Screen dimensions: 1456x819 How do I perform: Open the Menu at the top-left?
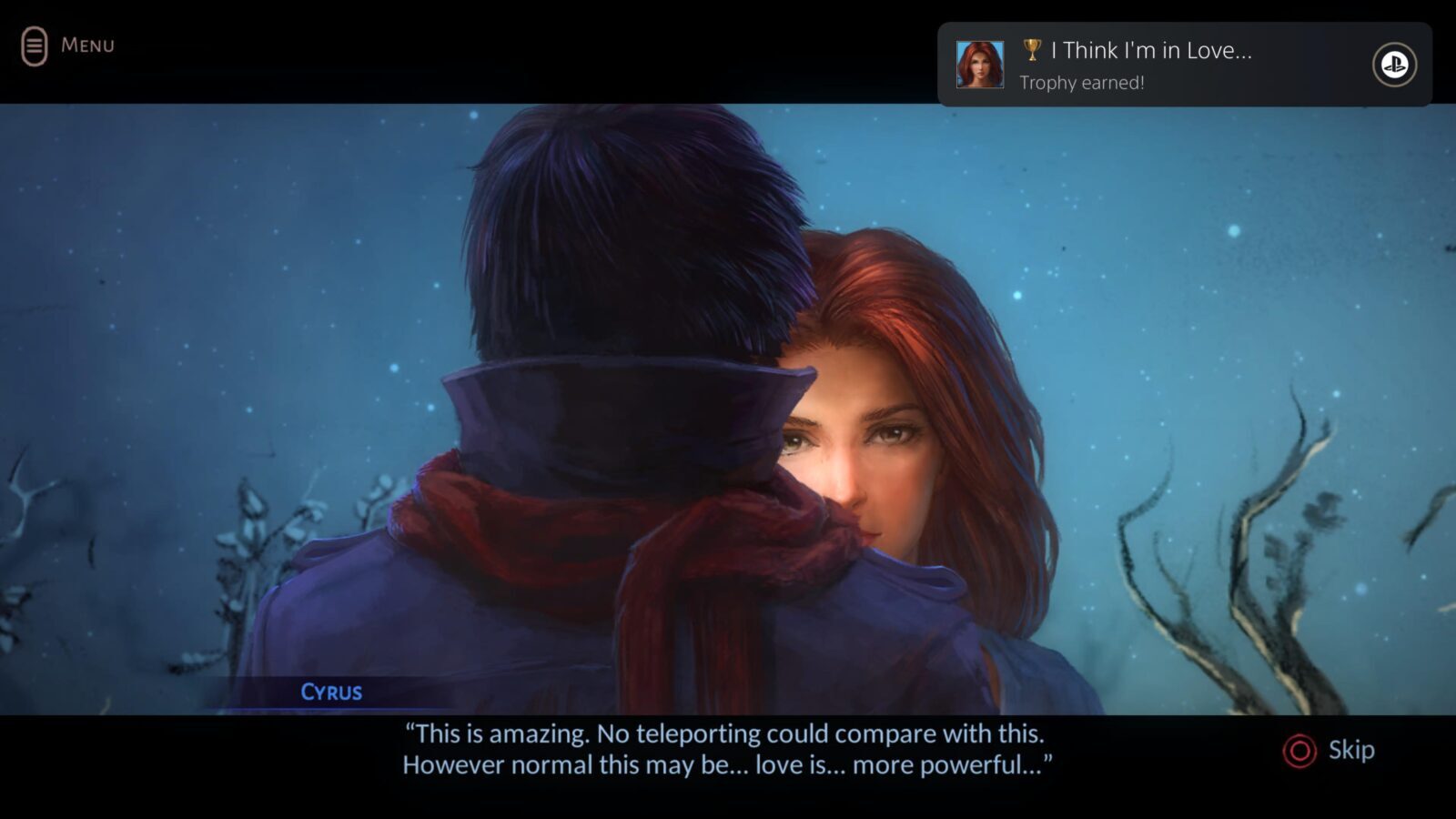tap(67, 45)
